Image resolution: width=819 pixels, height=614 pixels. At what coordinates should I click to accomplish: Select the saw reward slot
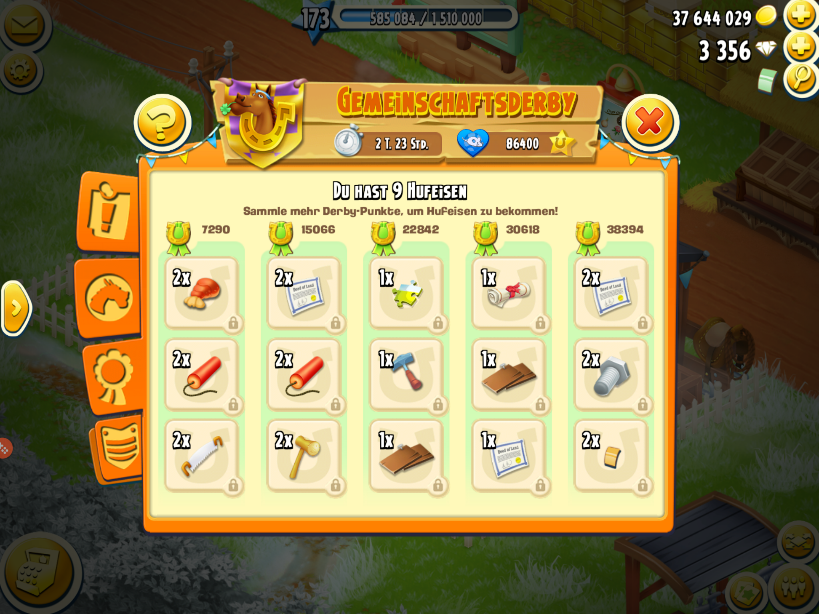tap(202, 455)
